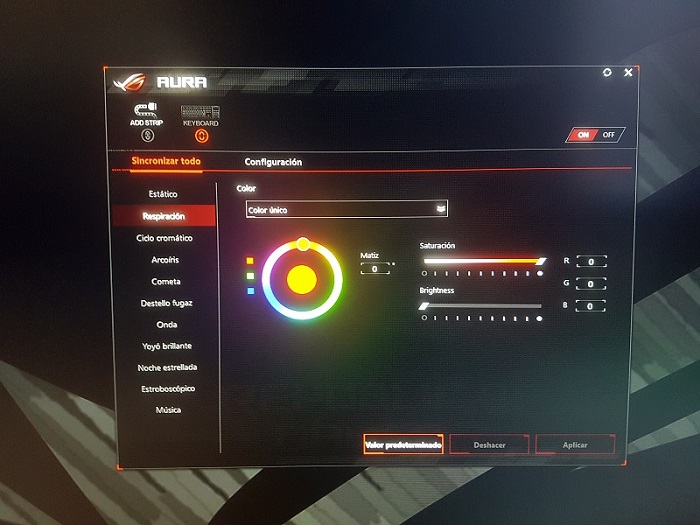
Task: Select Ciclo cromático effect
Action: (164, 238)
